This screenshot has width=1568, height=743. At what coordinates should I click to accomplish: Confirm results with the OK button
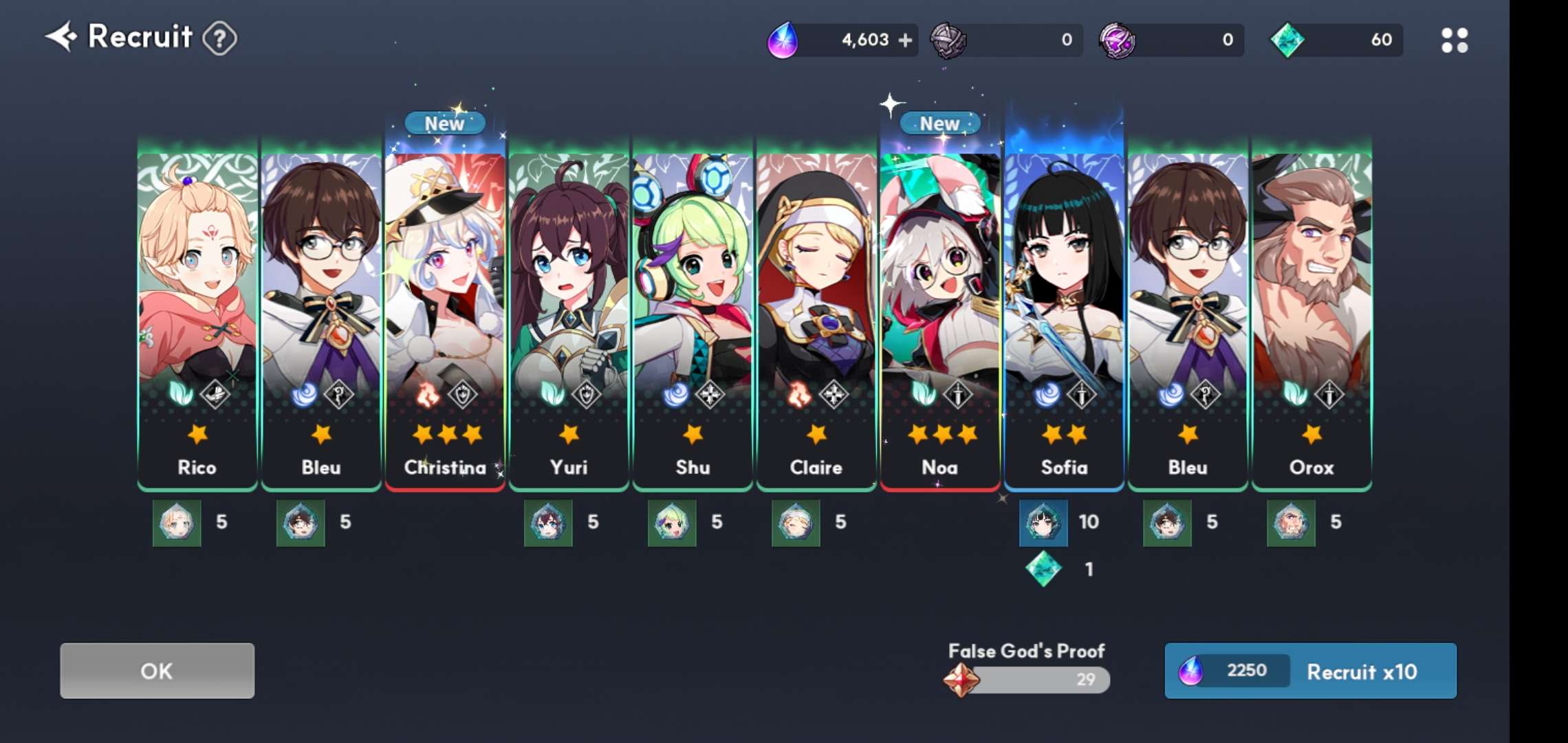(157, 671)
